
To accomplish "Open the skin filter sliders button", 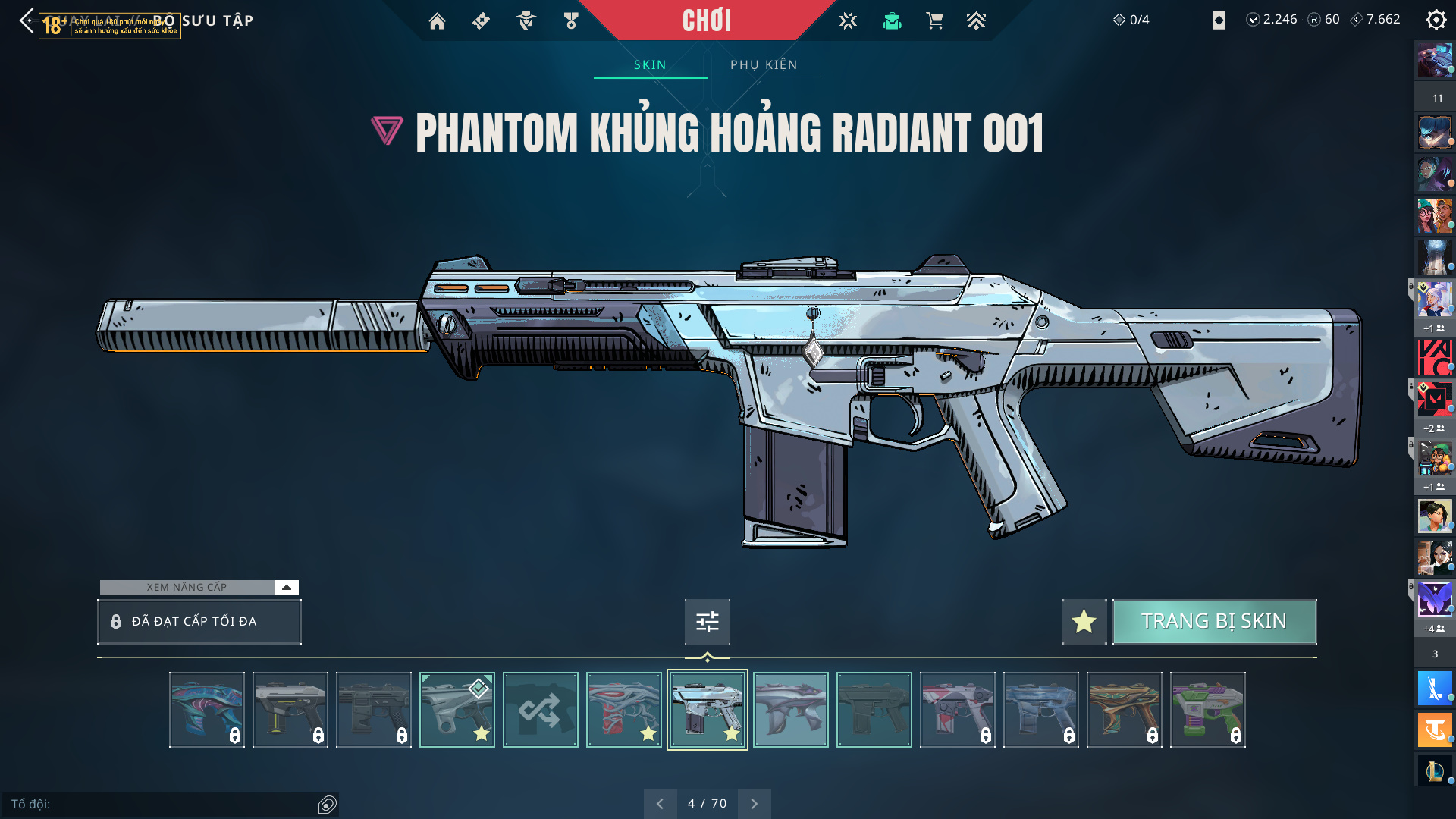I will coord(707,622).
